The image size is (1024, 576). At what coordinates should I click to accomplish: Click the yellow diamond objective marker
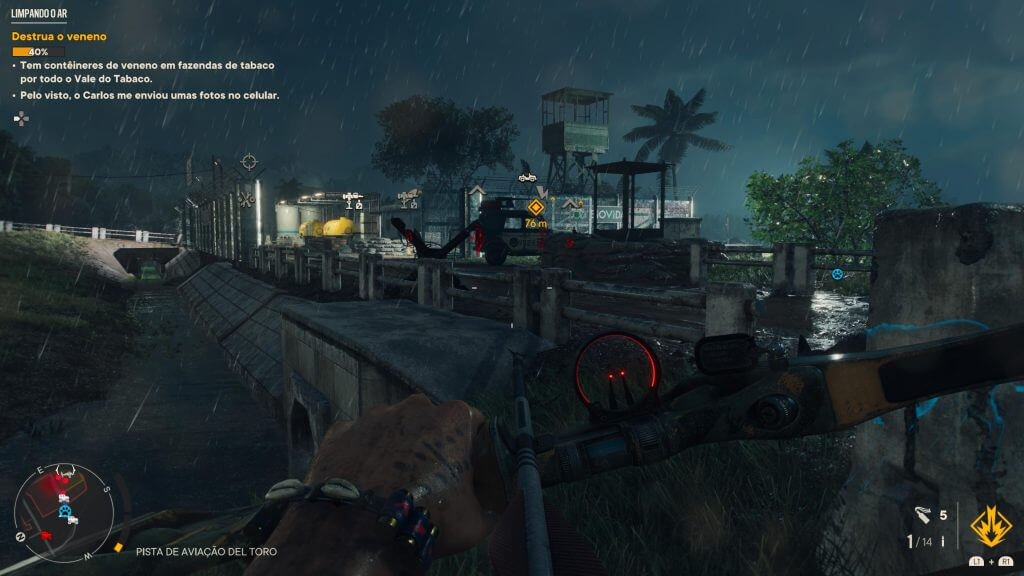coord(535,208)
